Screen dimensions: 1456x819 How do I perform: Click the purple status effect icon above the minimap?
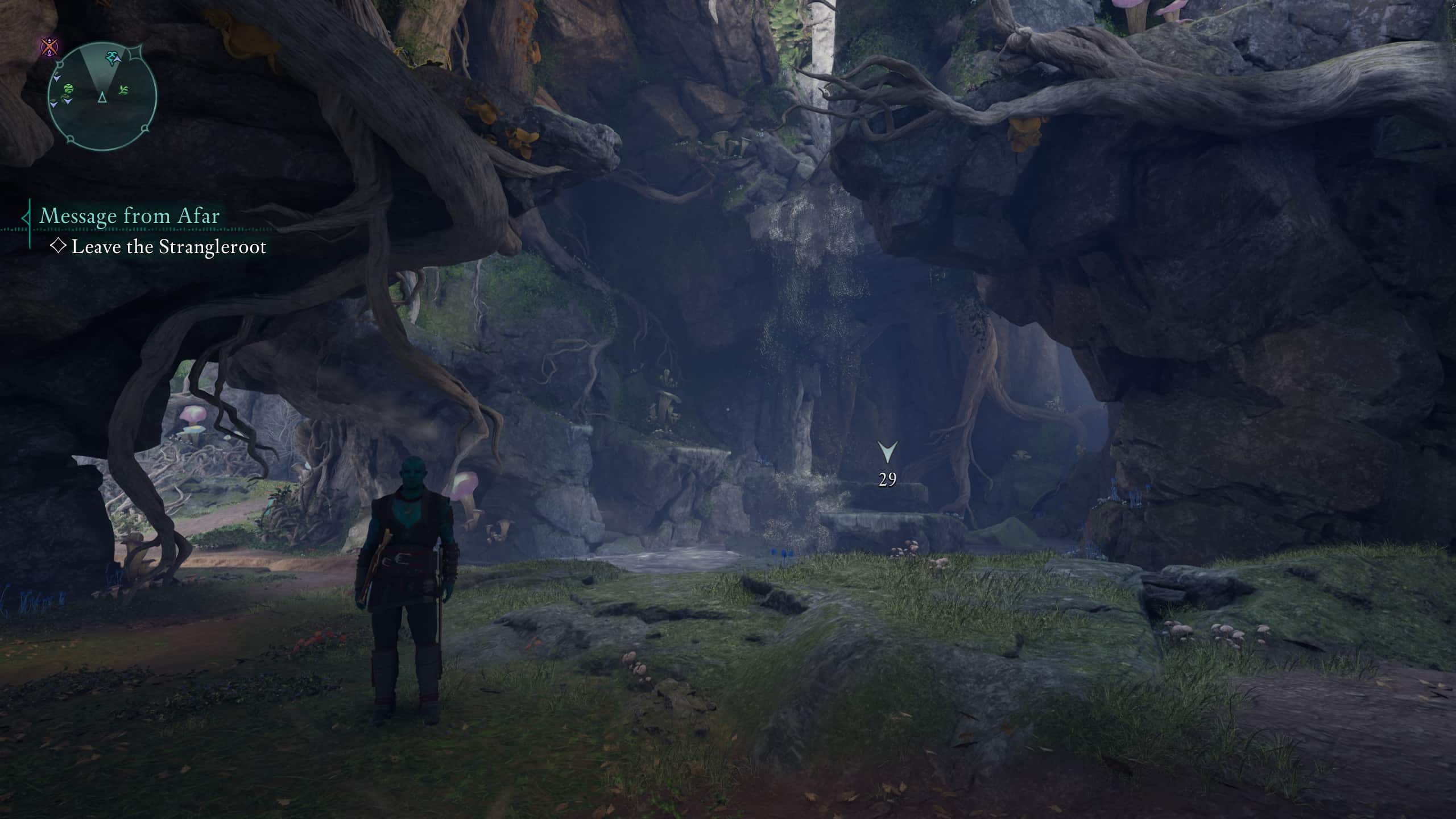click(x=48, y=45)
